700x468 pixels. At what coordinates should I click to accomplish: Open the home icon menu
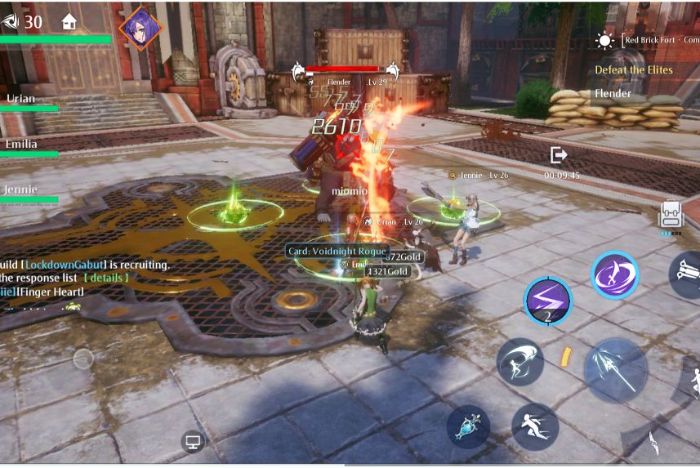[x=69, y=21]
